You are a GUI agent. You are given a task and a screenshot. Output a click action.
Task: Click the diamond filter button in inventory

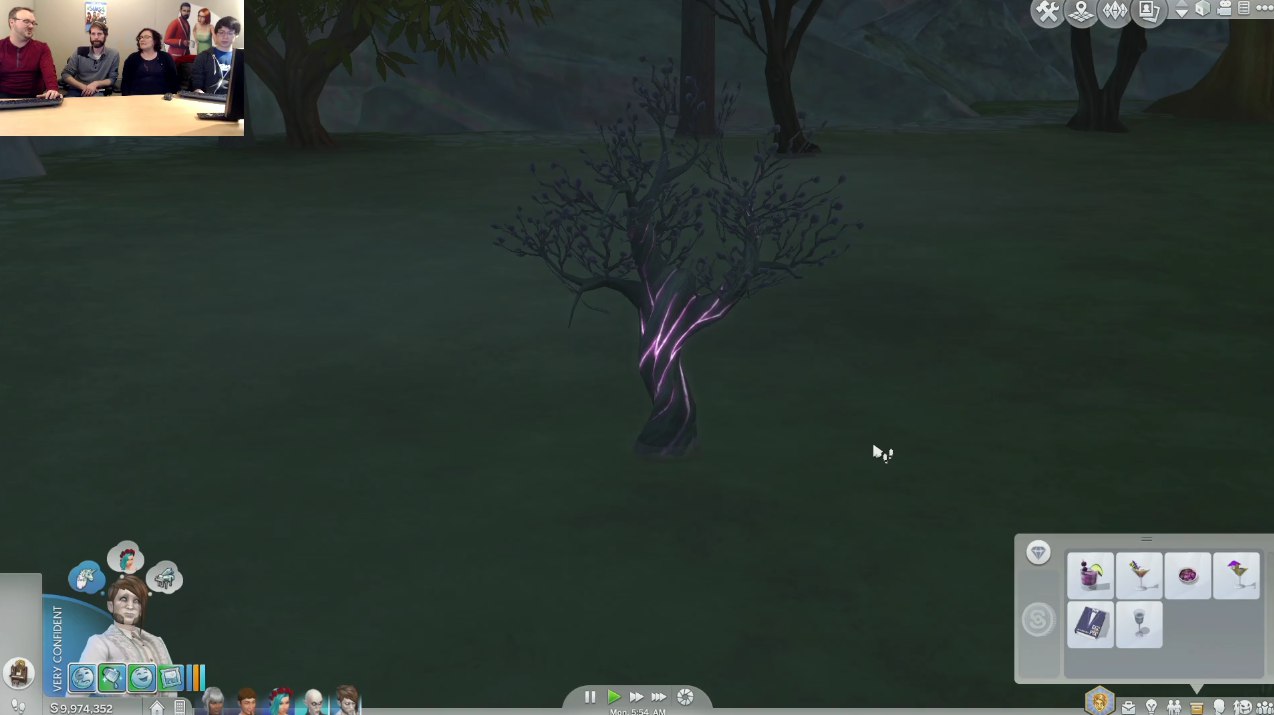pos(1038,553)
